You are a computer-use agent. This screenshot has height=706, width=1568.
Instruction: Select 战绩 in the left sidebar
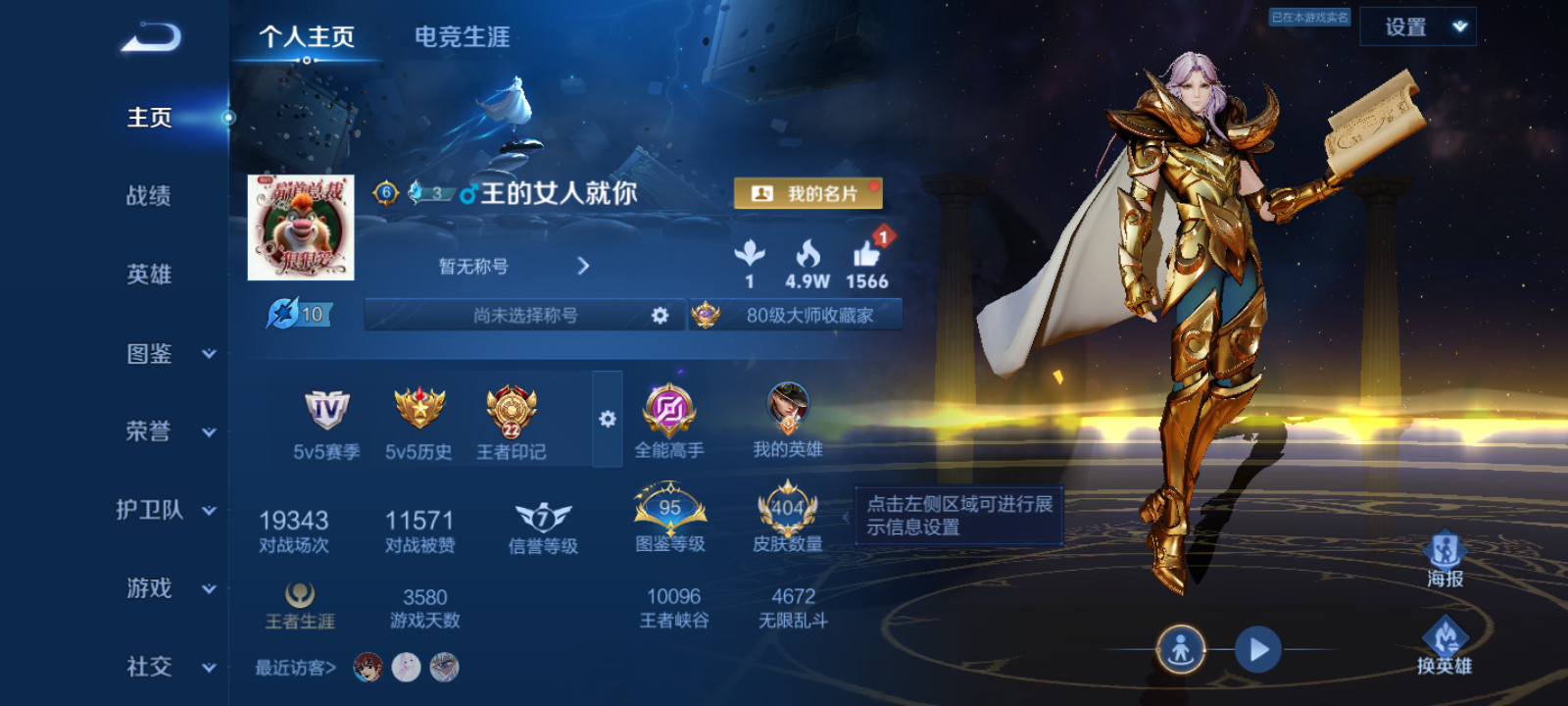[x=147, y=197]
